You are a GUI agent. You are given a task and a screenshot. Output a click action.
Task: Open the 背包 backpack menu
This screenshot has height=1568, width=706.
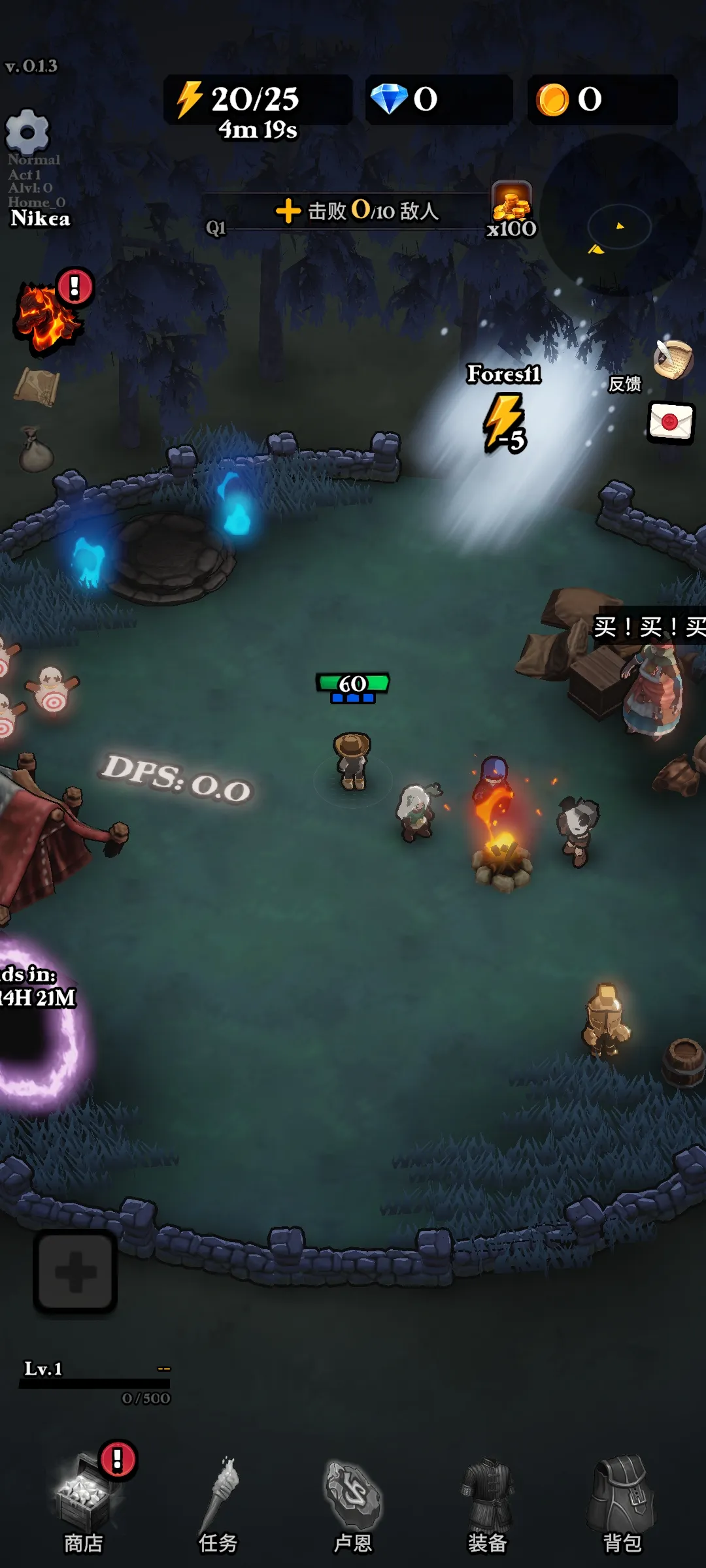pos(622,1503)
